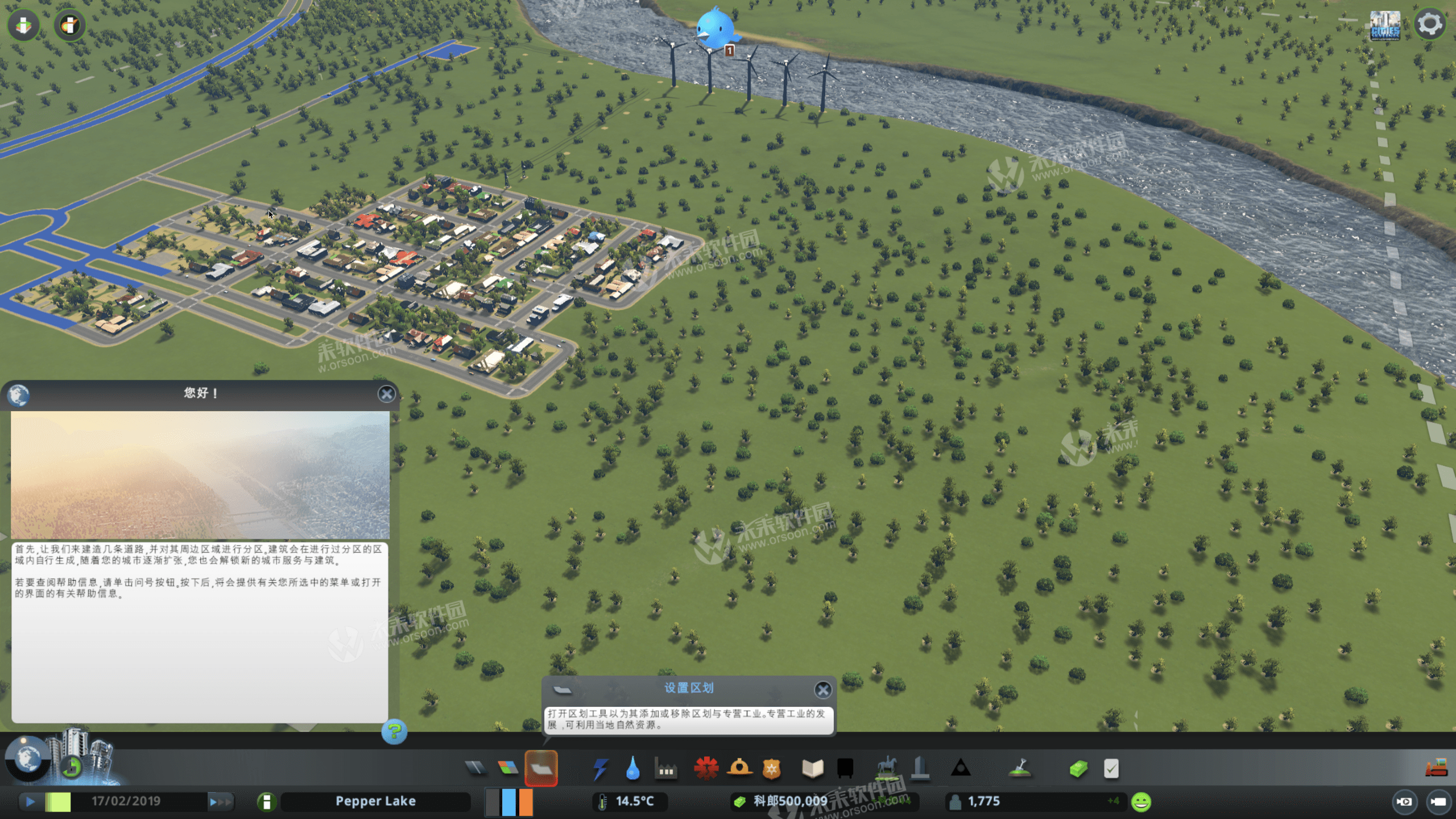Activate the bulldozer tool

pos(1436,768)
